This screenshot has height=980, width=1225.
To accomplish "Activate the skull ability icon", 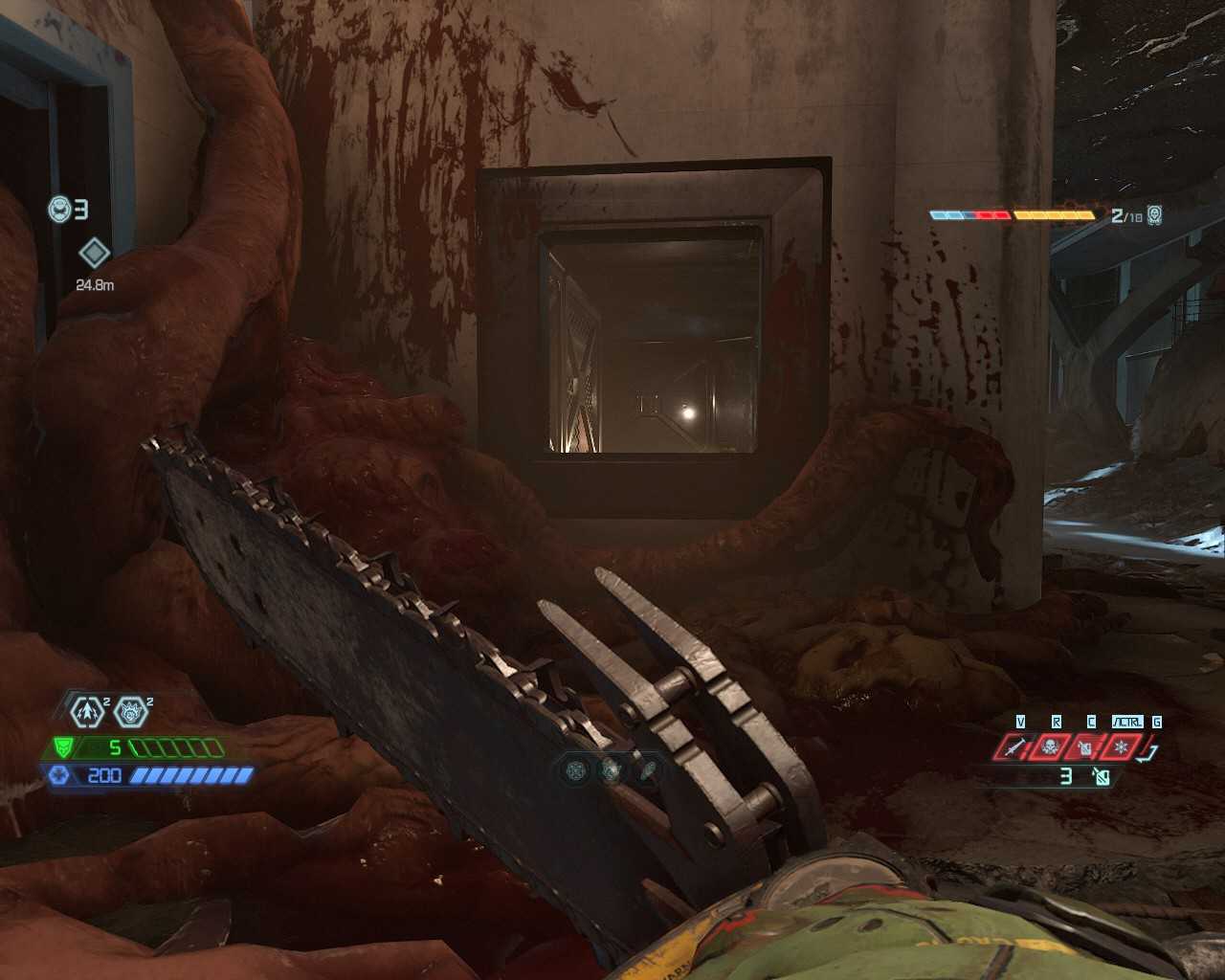I will click(1050, 746).
